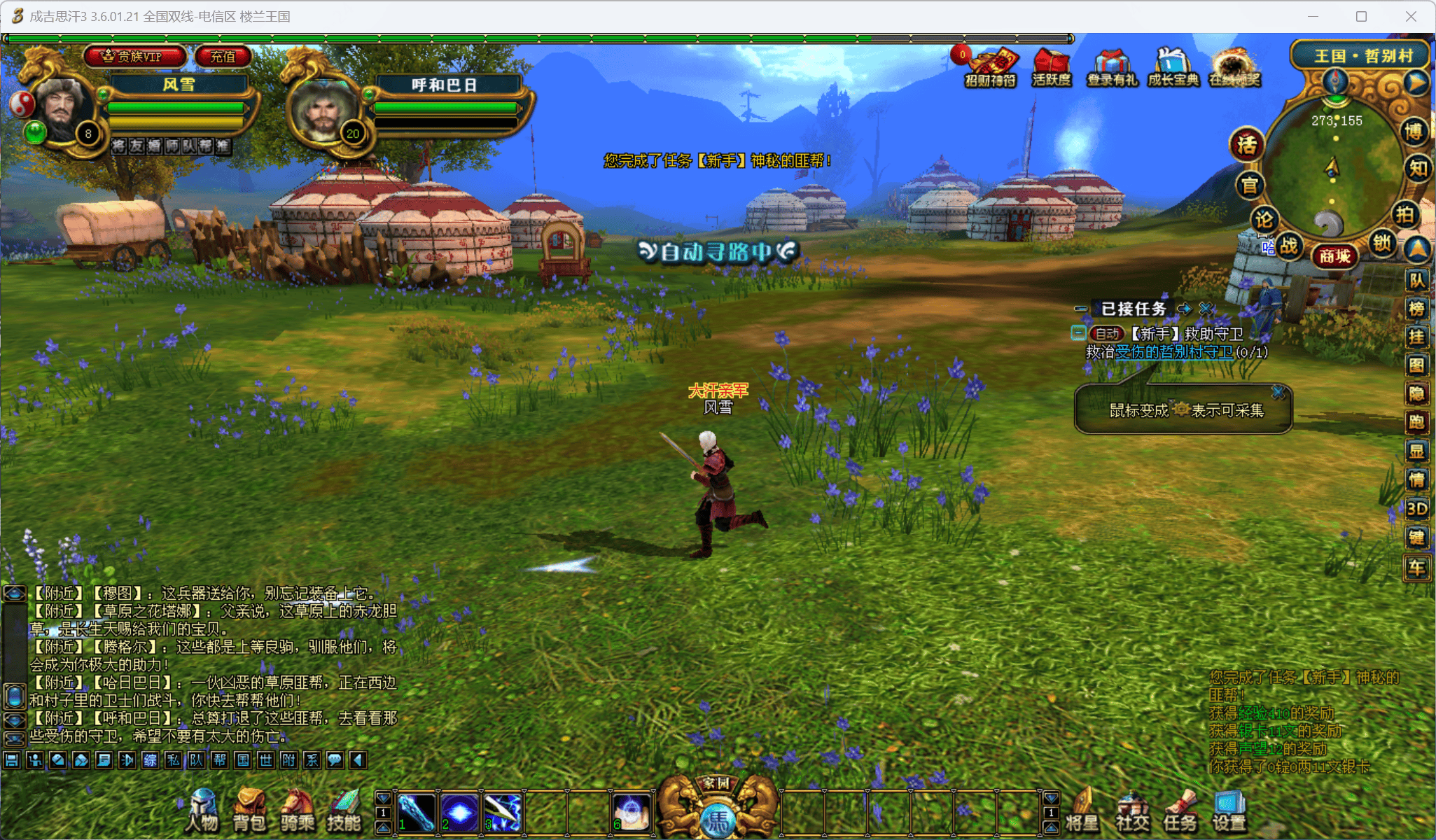Open the 设置 settings menu
1436x840 pixels.
click(1229, 811)
